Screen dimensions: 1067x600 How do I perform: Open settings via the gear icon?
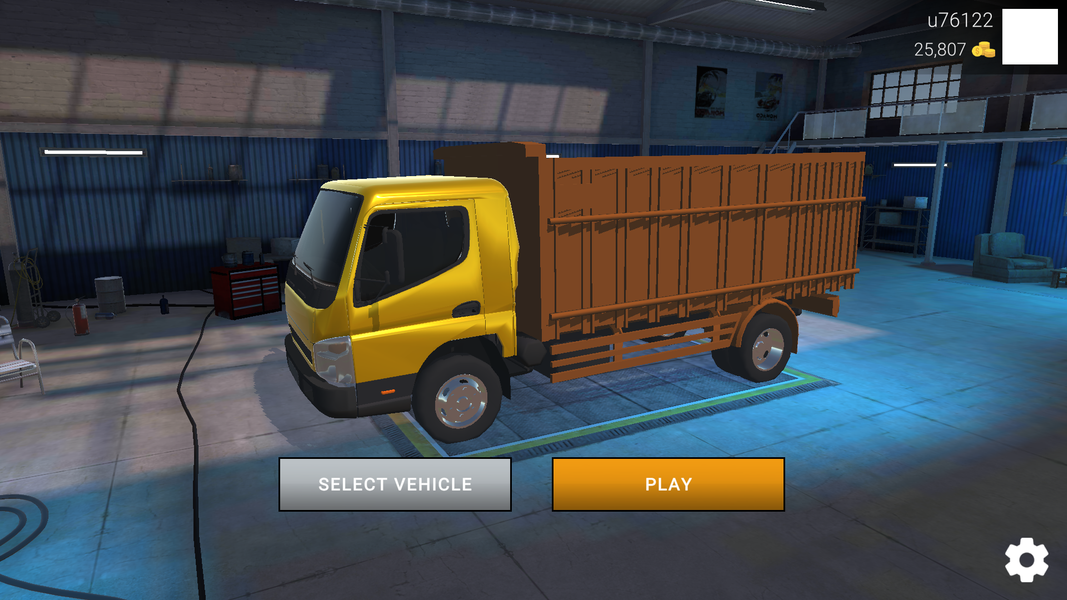(x=1027, y=560)
